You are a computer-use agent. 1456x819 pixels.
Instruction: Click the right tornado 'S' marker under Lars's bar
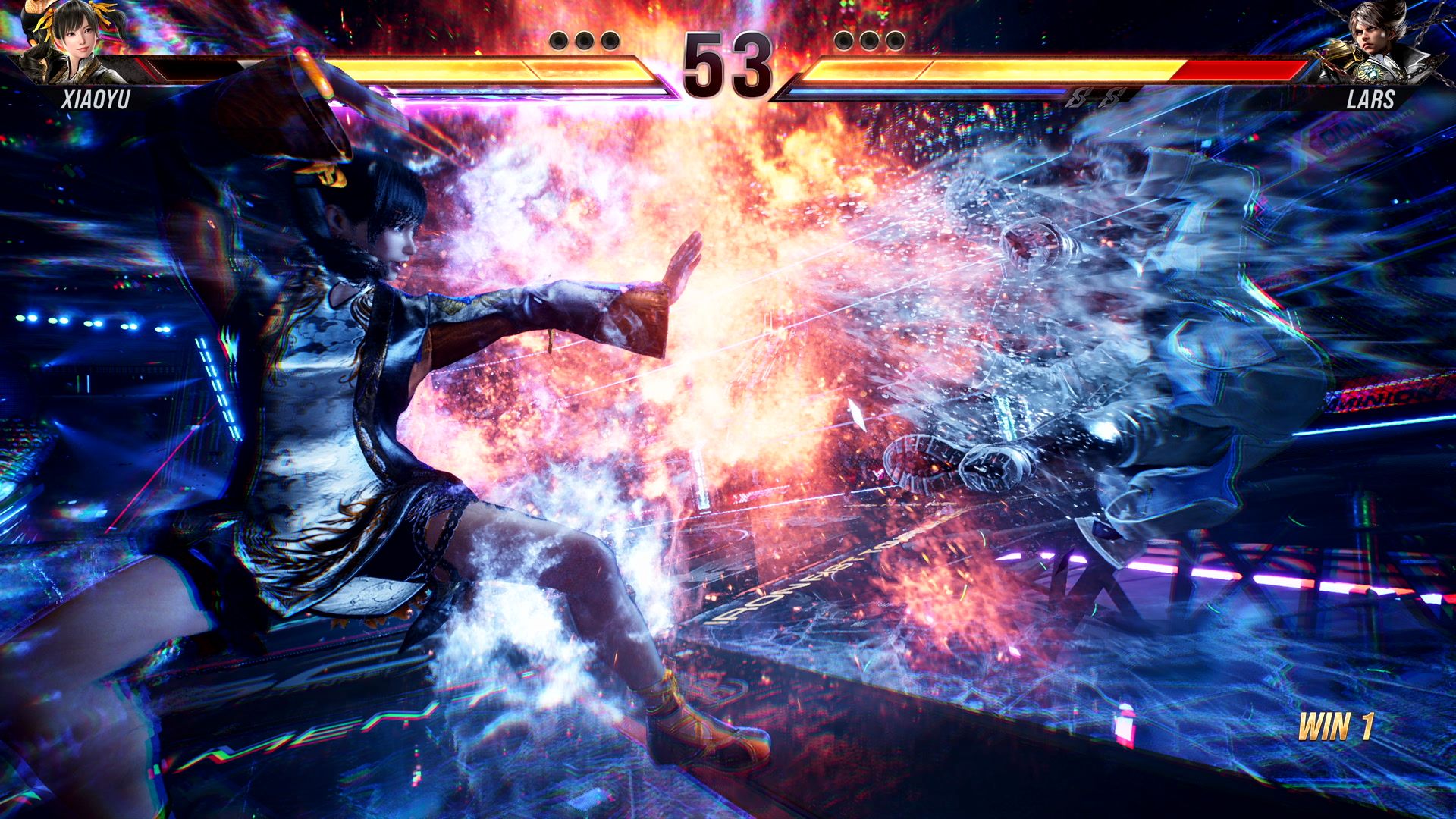(1112, 98)
